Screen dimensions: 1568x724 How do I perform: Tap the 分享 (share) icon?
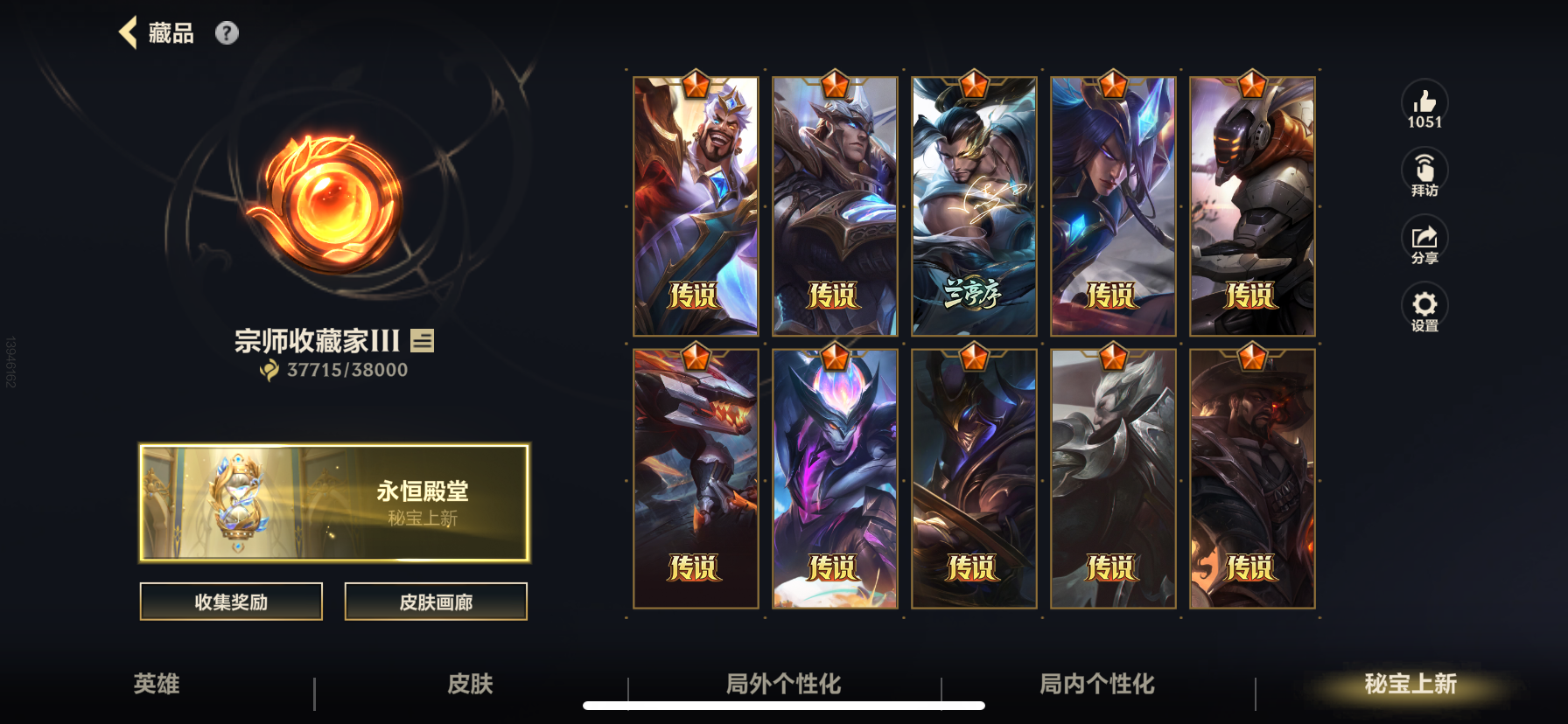[1424, 238]
